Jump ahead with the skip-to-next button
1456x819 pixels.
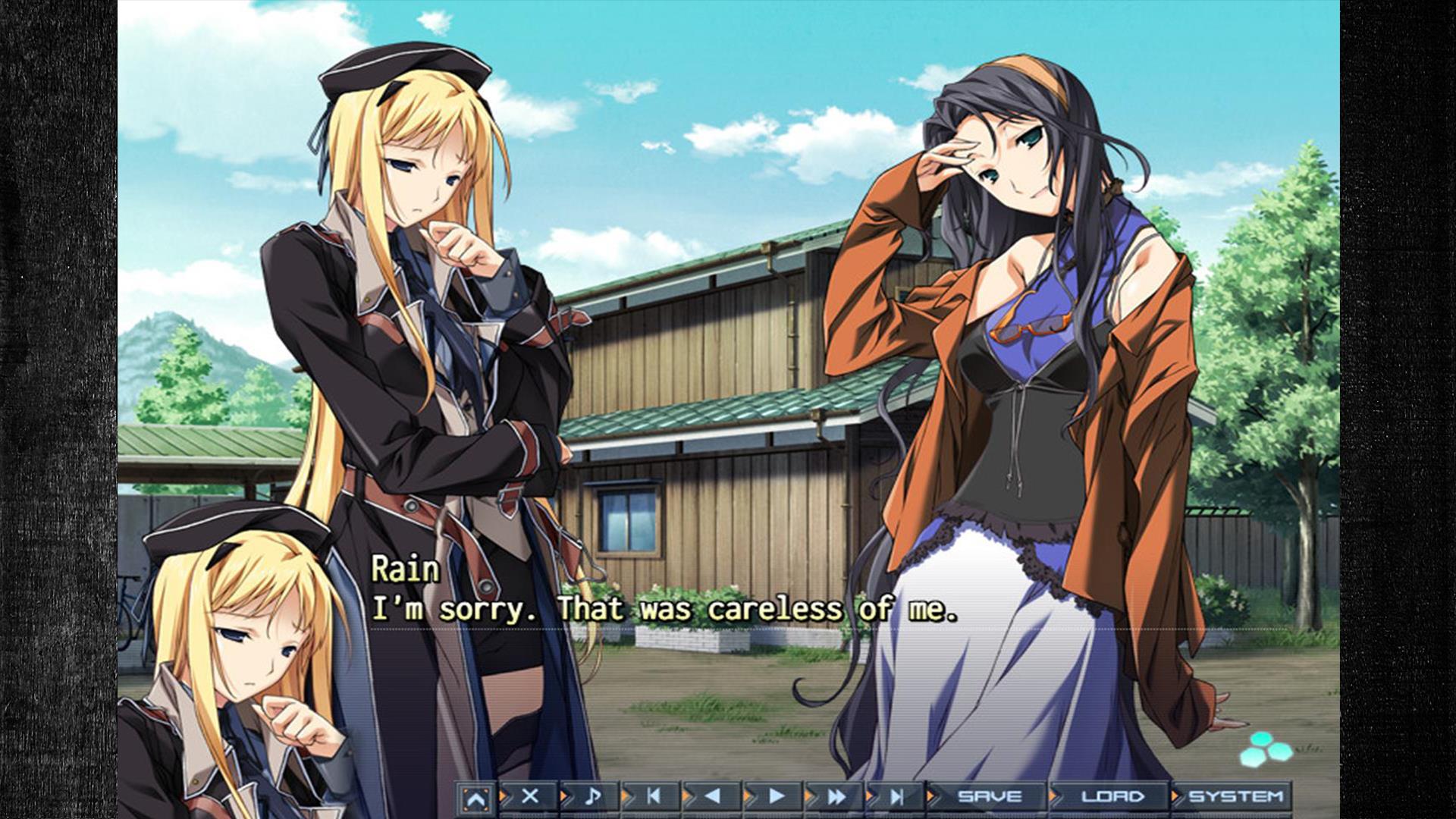click(x=897, y=796)
